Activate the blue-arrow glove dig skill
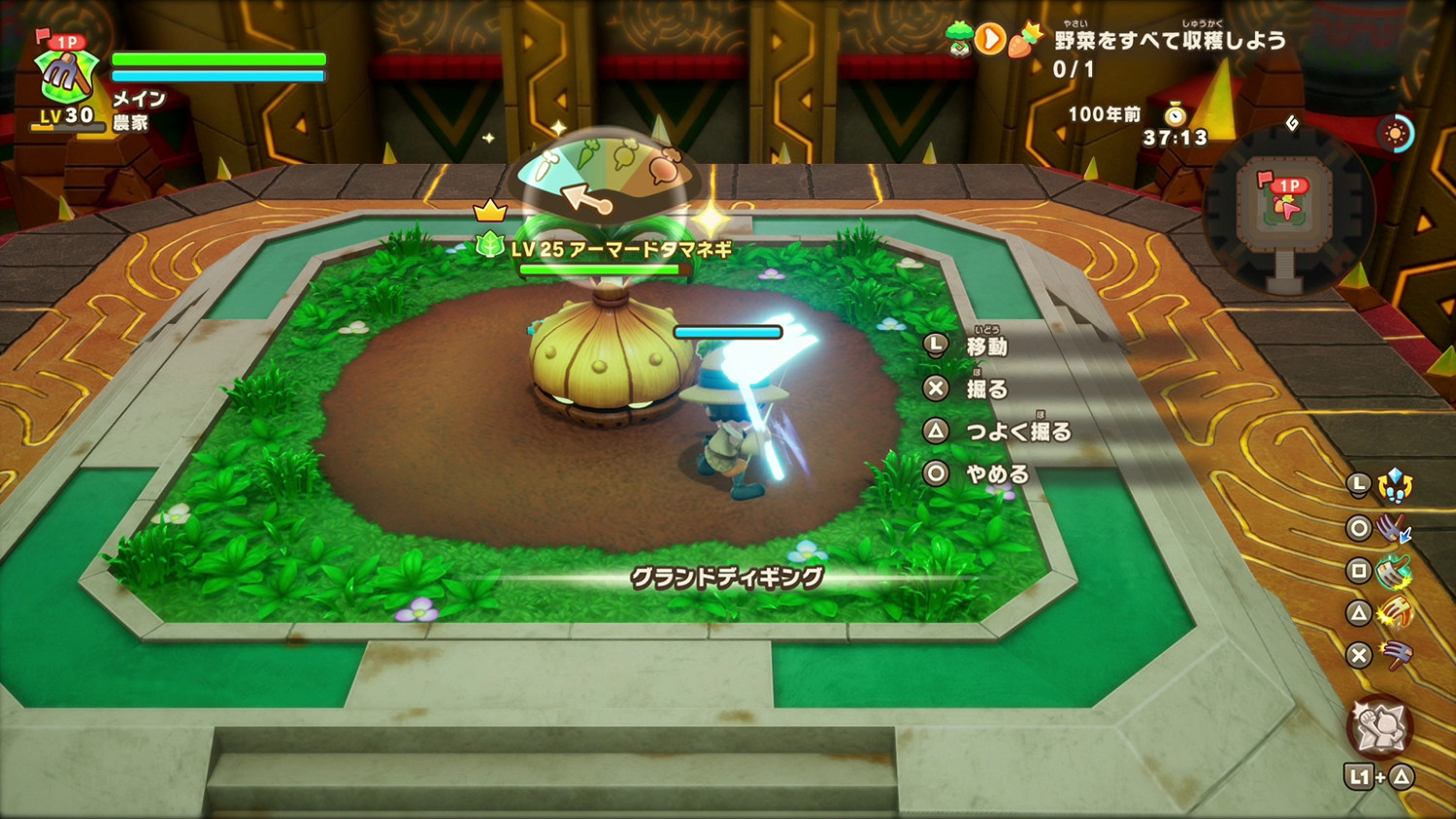 [x=1391, y=530]
